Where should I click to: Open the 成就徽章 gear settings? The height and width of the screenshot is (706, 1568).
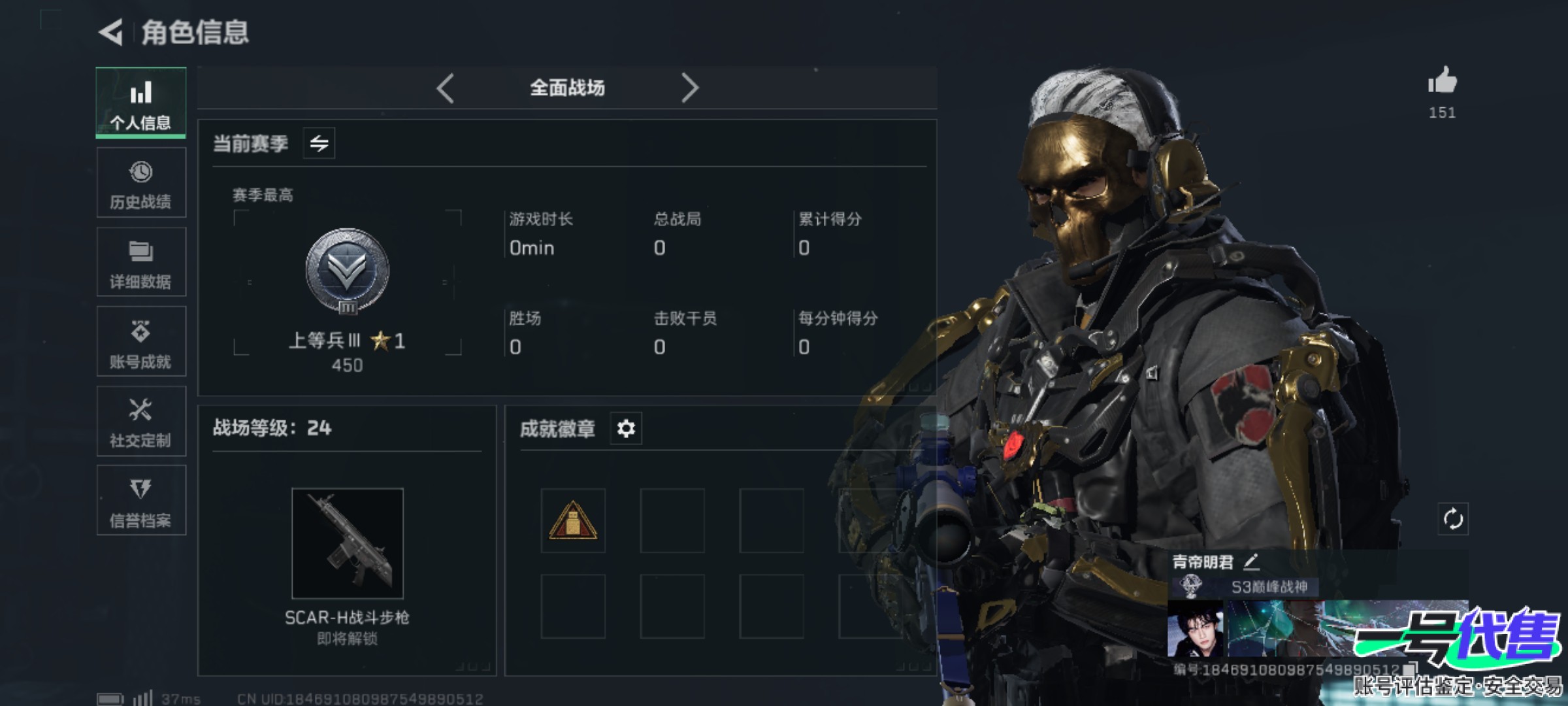[626, 429]
